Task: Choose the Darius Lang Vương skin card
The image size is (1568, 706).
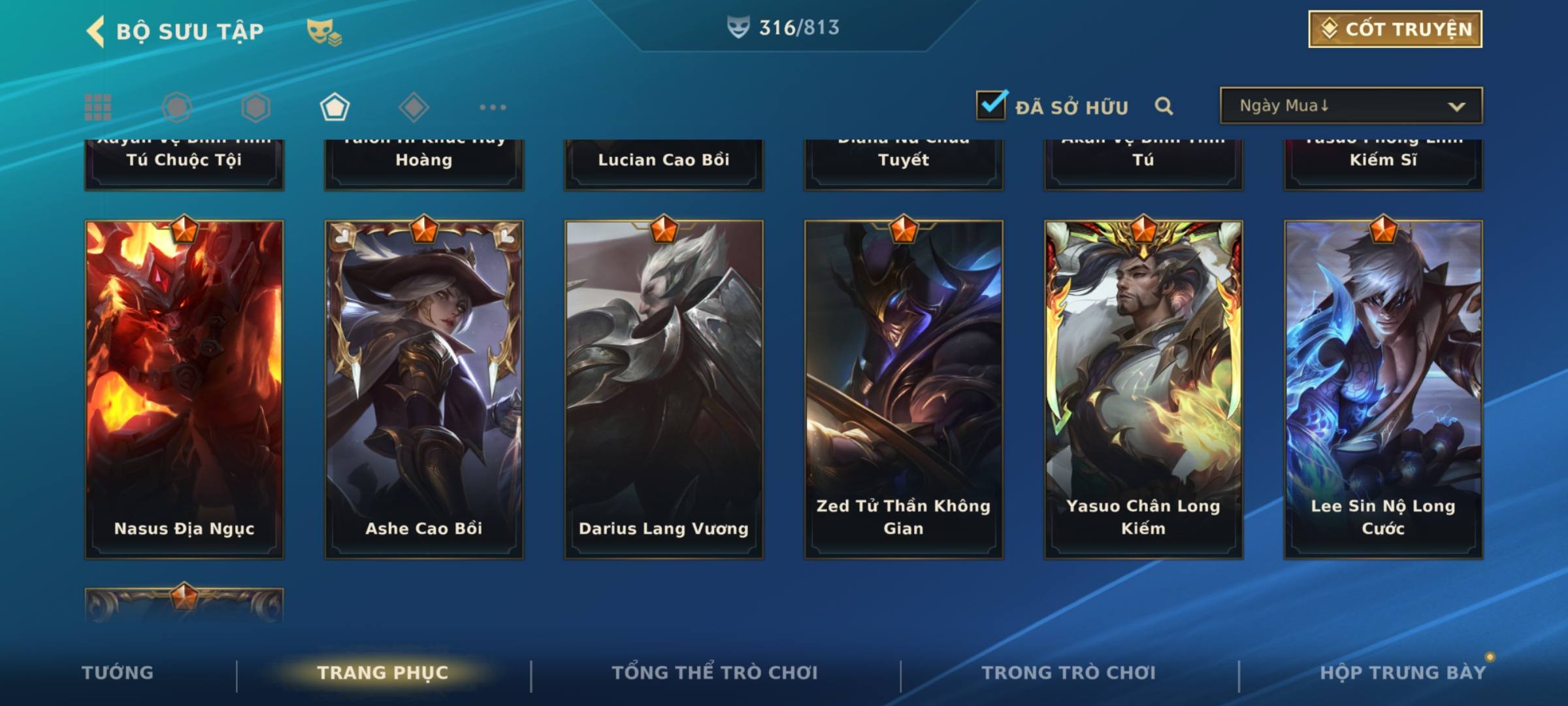Action: pyautogui.click(x=664, y=389)
